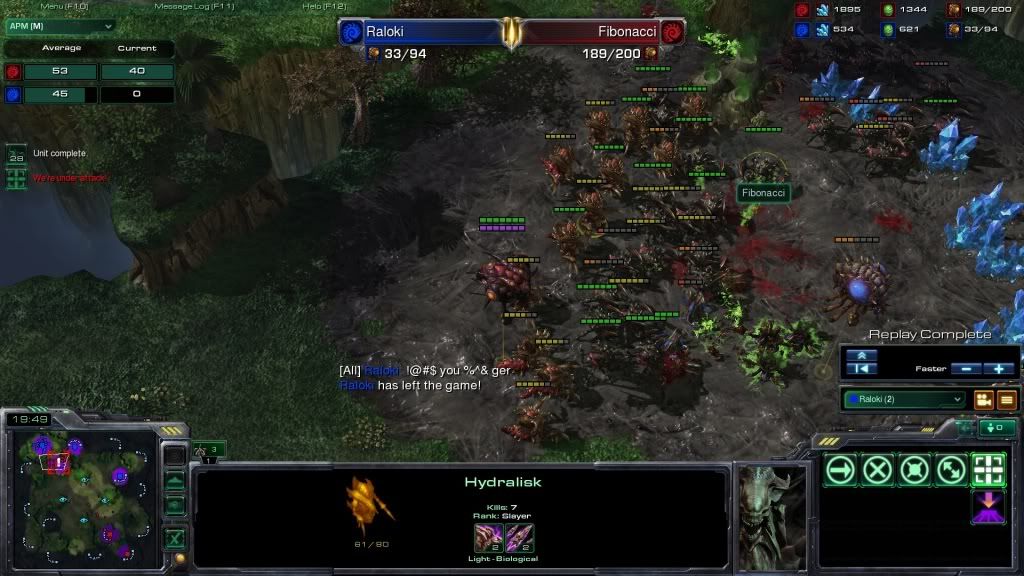The height and width of the screenshot is (576, 1024).
Task: Click the 'Unit complete' alert icon
Action: tap(16, 155)
